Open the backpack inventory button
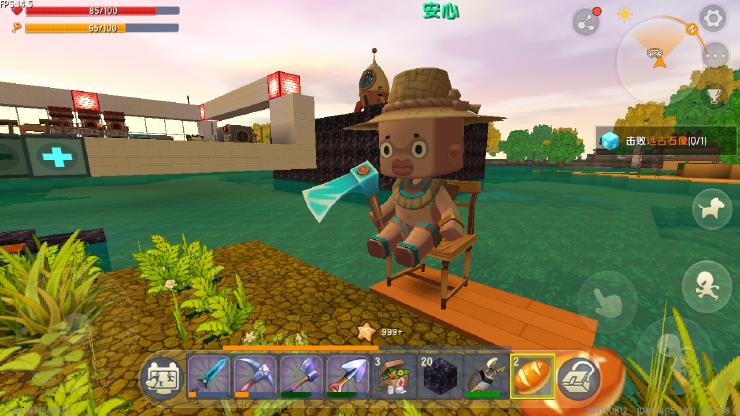Image resolution: width=740 pixels, height=416 pixels. coord(577,377)
